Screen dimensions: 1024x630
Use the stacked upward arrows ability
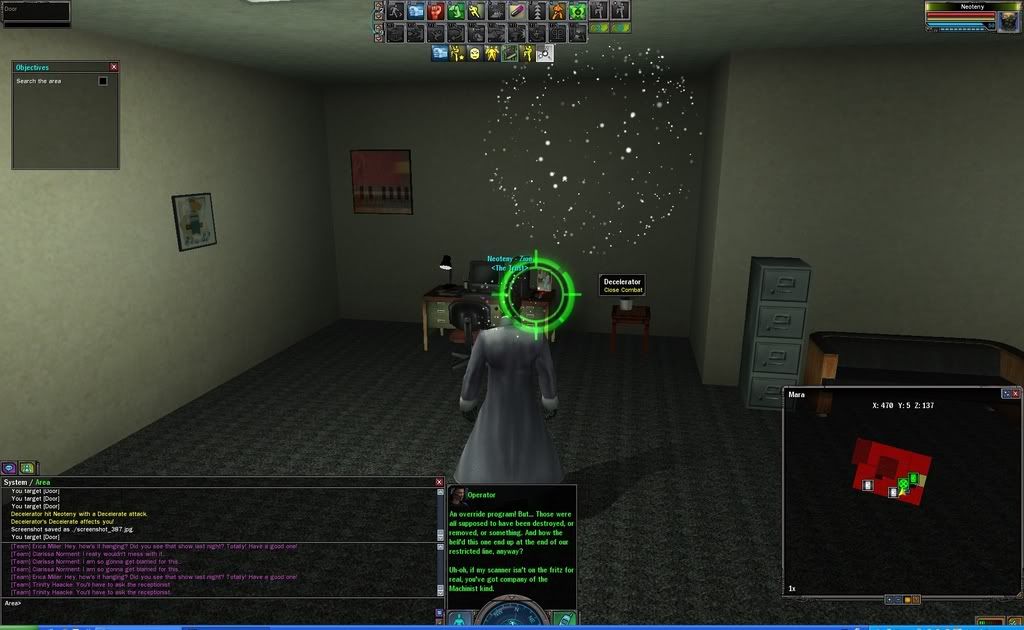[537, 11]
